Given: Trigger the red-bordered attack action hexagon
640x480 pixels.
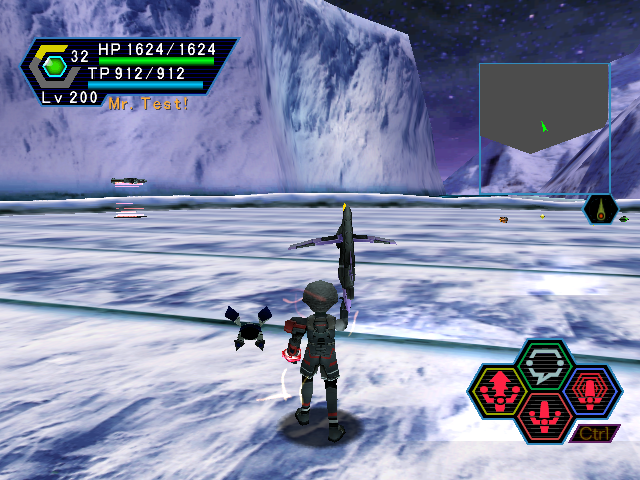Looking at the screenshot, I should pos(545,413).
